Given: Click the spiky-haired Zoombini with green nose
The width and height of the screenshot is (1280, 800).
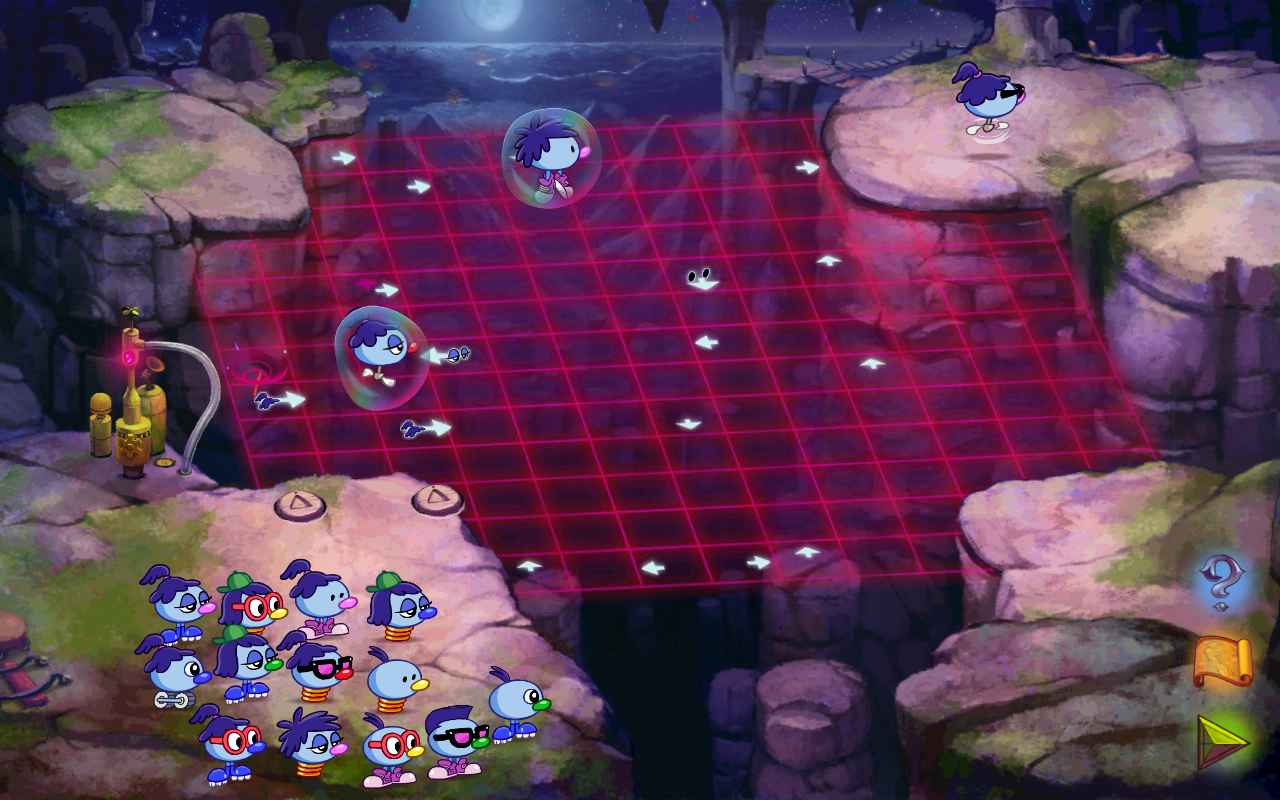Looking at the screenshot, I should [x=516, y=700].
